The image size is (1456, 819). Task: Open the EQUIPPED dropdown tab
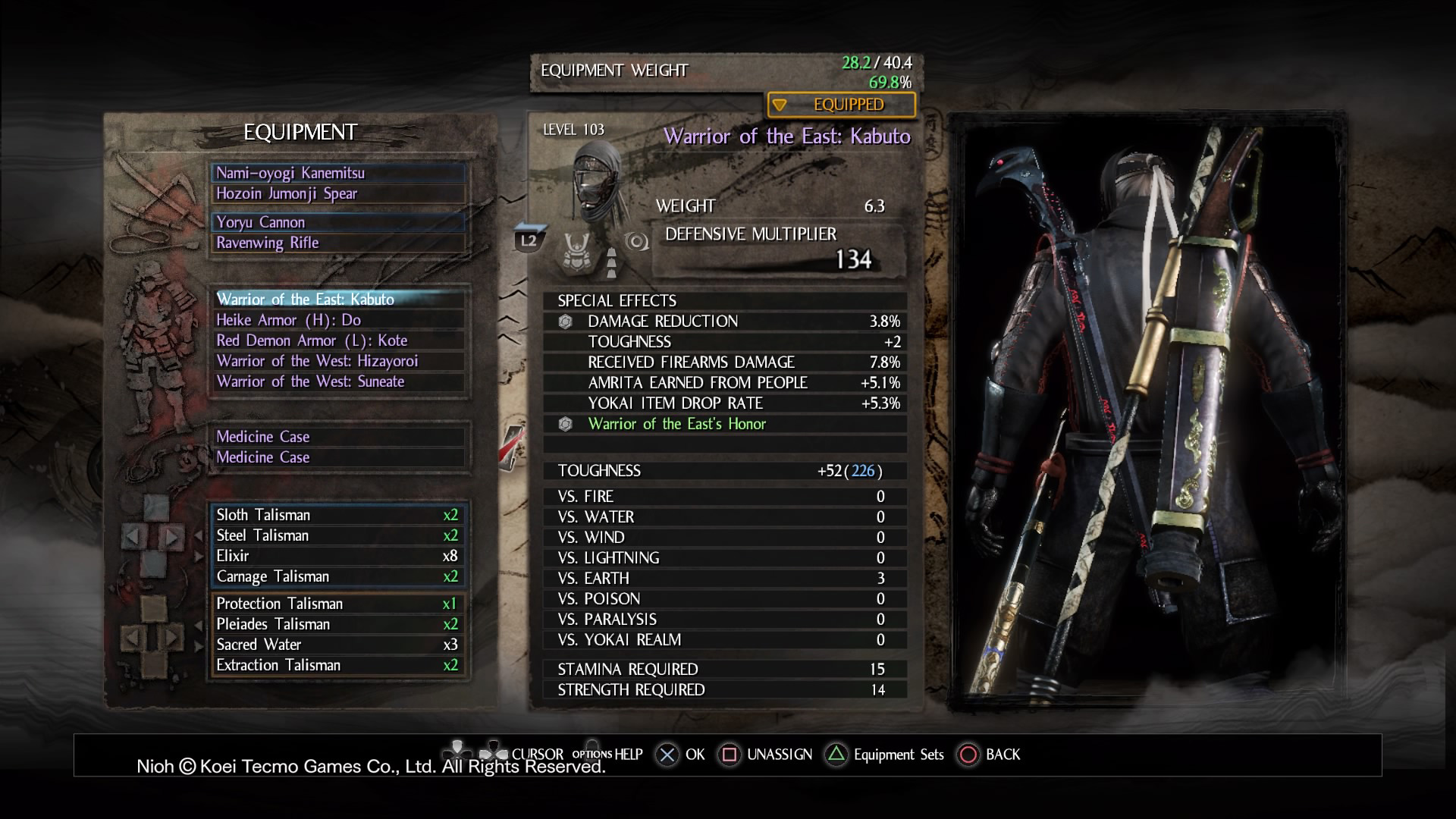(x=841, y=105)
